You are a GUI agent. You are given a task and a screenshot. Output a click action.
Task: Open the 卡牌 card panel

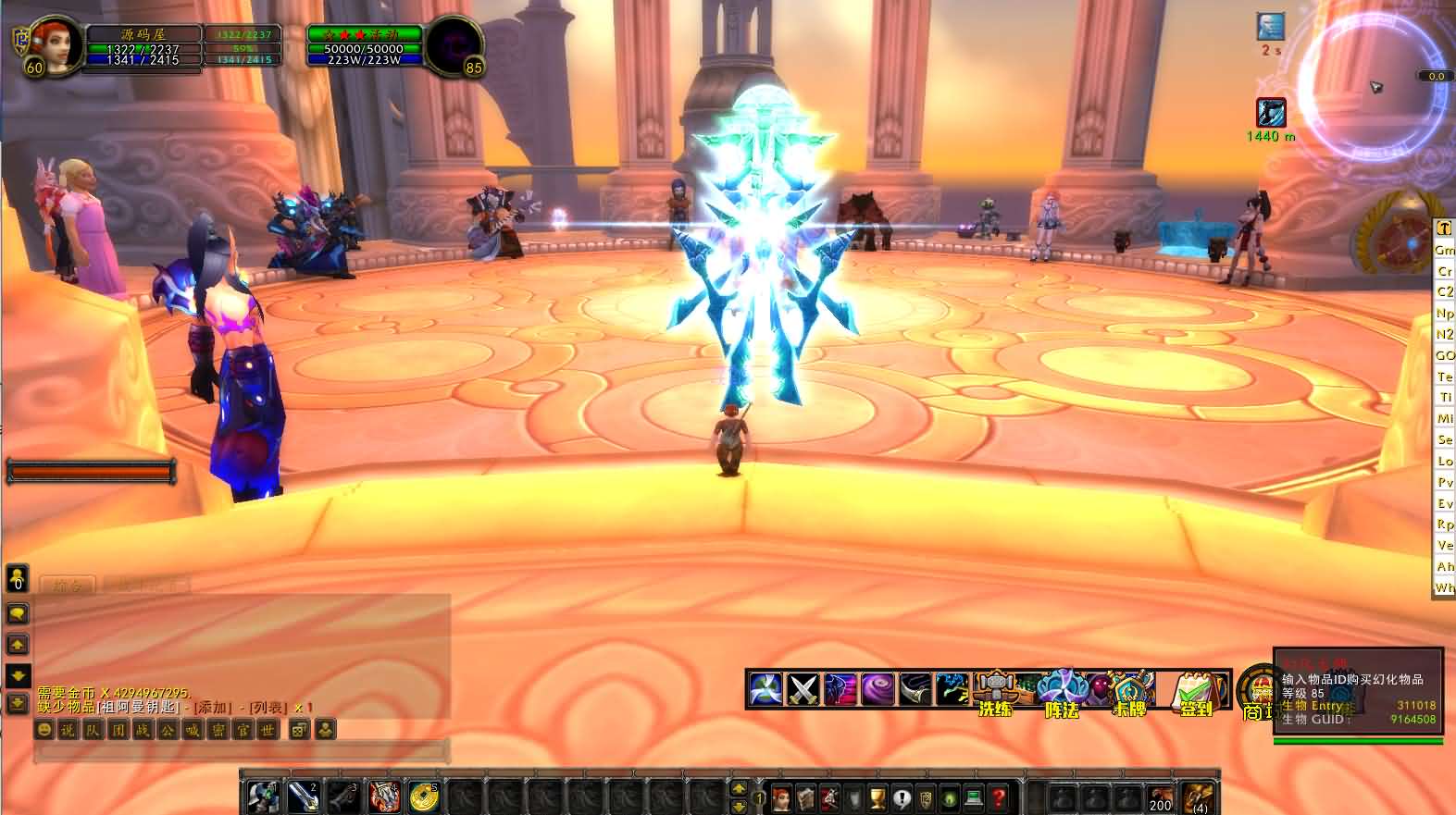[x=1128, y=694]
